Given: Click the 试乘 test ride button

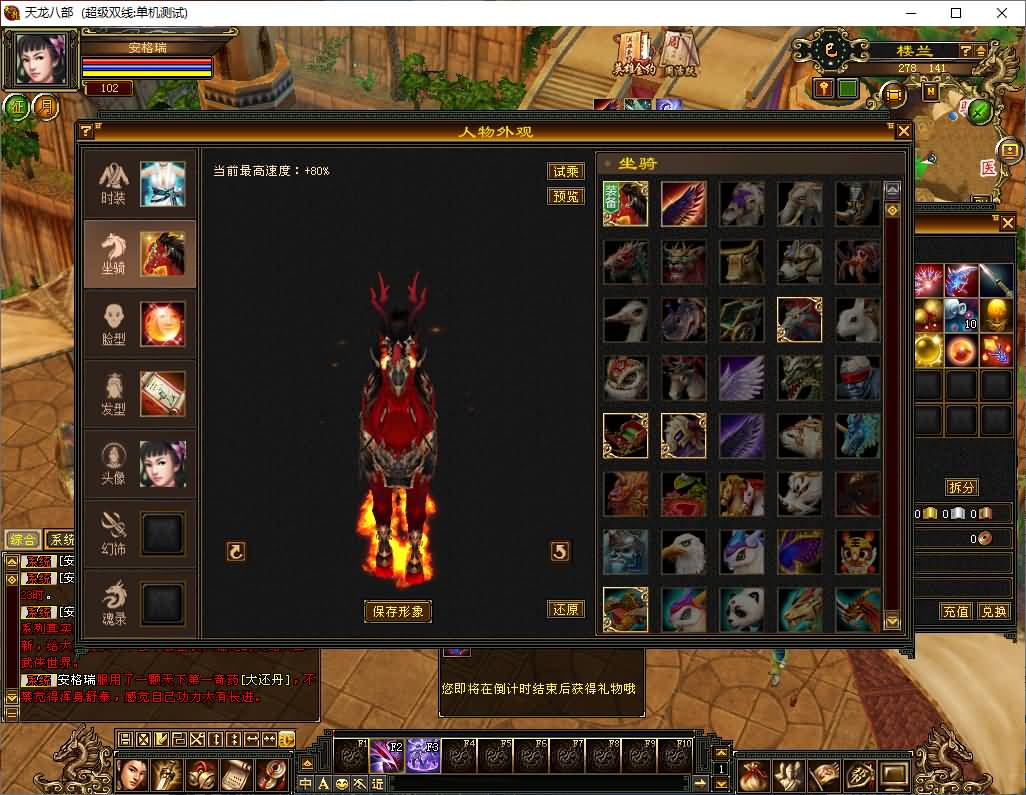Looking at the screenshot, I should [566, 171].
